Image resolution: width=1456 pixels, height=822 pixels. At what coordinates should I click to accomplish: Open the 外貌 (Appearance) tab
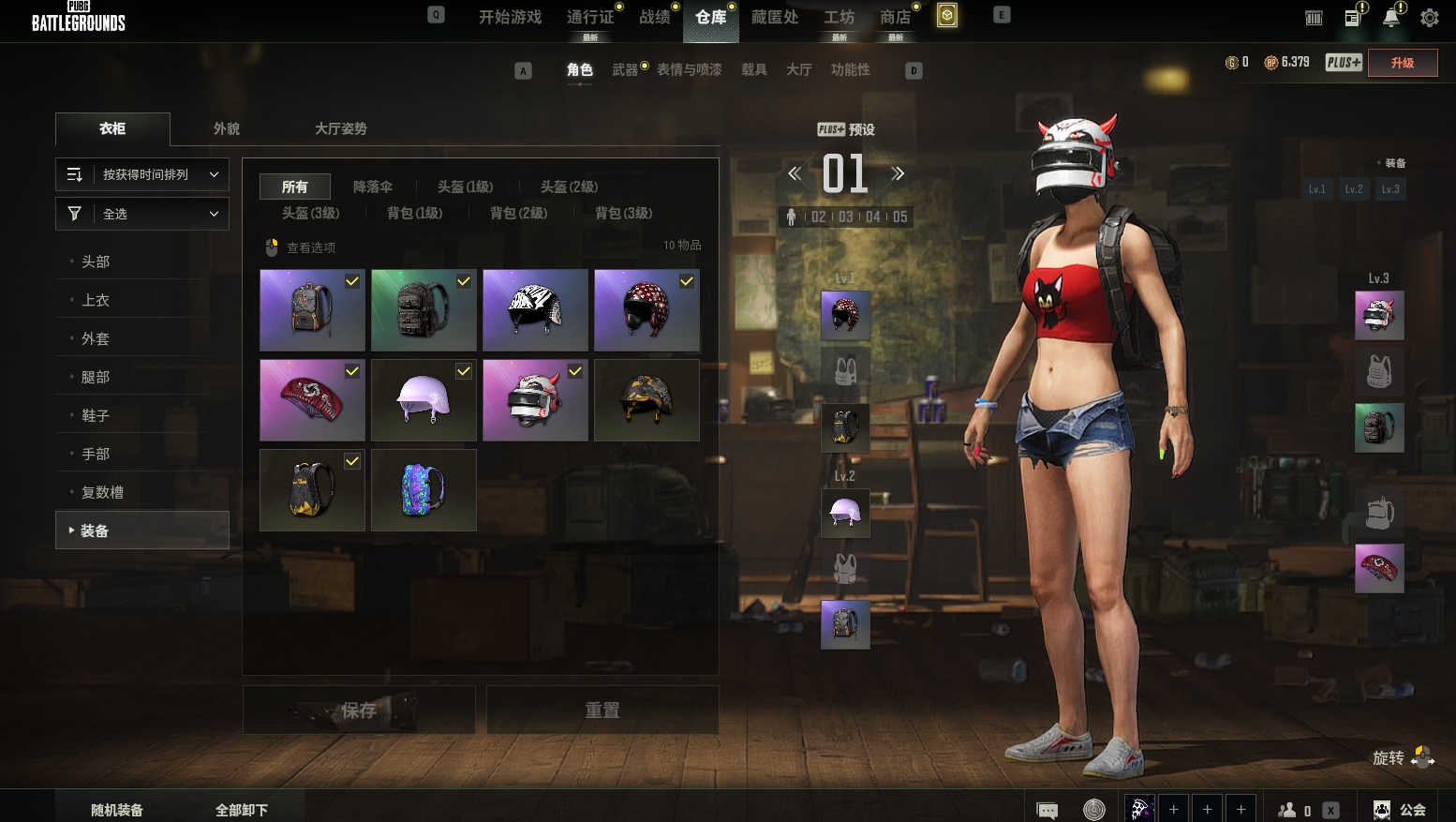tap(227, 128)
